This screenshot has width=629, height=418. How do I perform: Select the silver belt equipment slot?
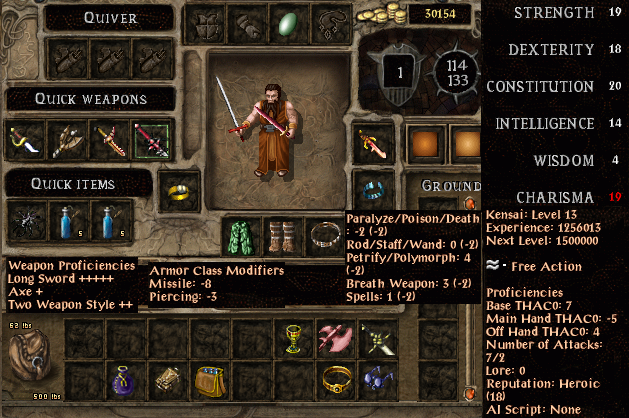(324, 235)
